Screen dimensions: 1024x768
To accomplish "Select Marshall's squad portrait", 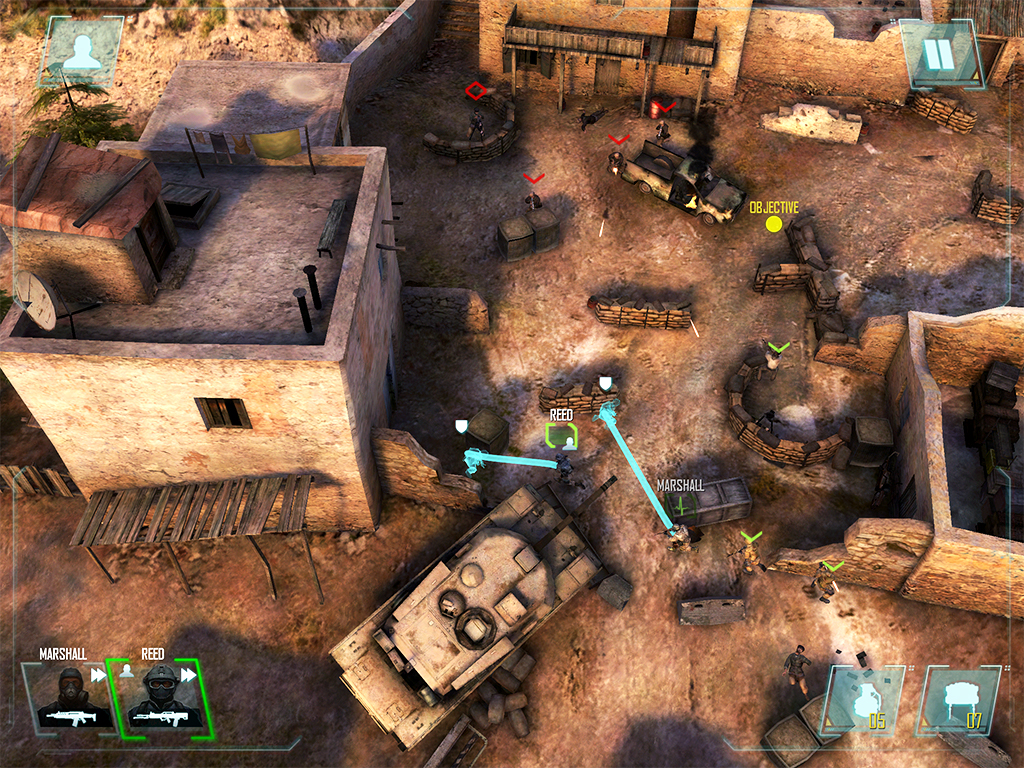I will point(67,696).
